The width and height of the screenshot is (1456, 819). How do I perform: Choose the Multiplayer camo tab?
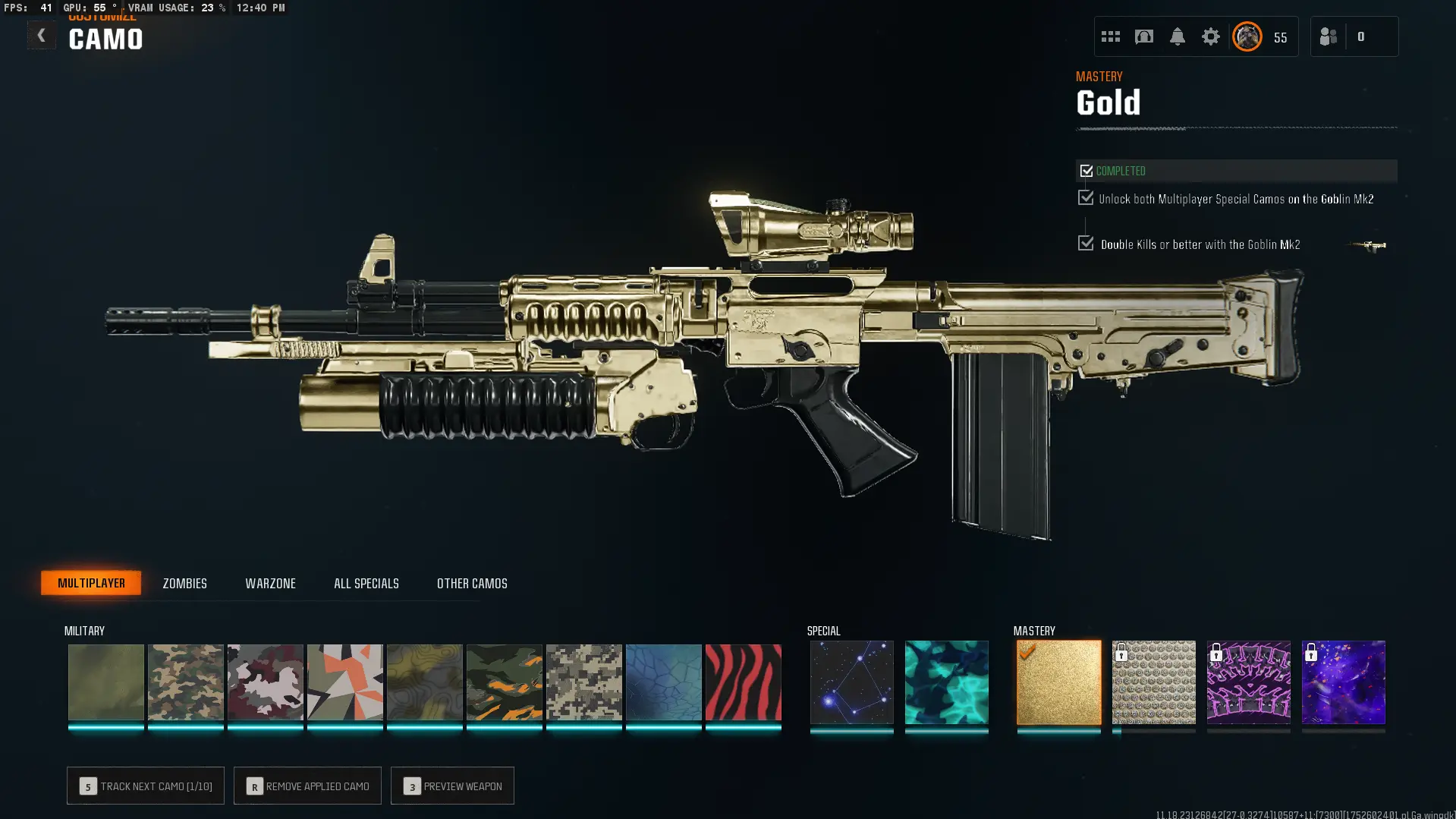click(91, 583)
